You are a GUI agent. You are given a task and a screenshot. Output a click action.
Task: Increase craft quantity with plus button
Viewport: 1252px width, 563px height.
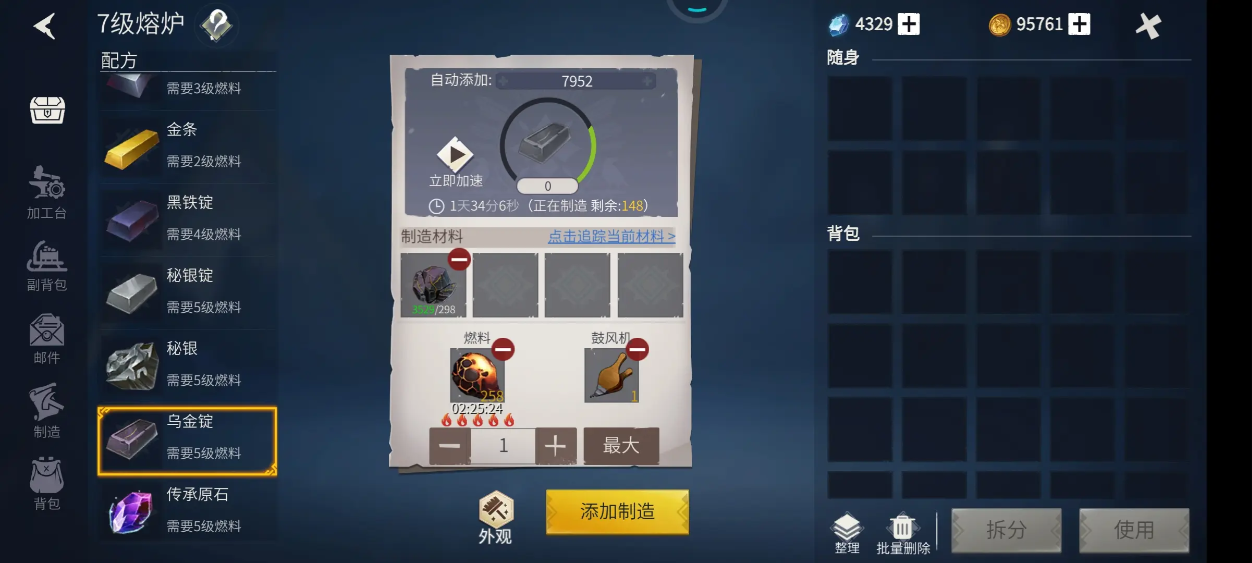click(x=556, y=446)
